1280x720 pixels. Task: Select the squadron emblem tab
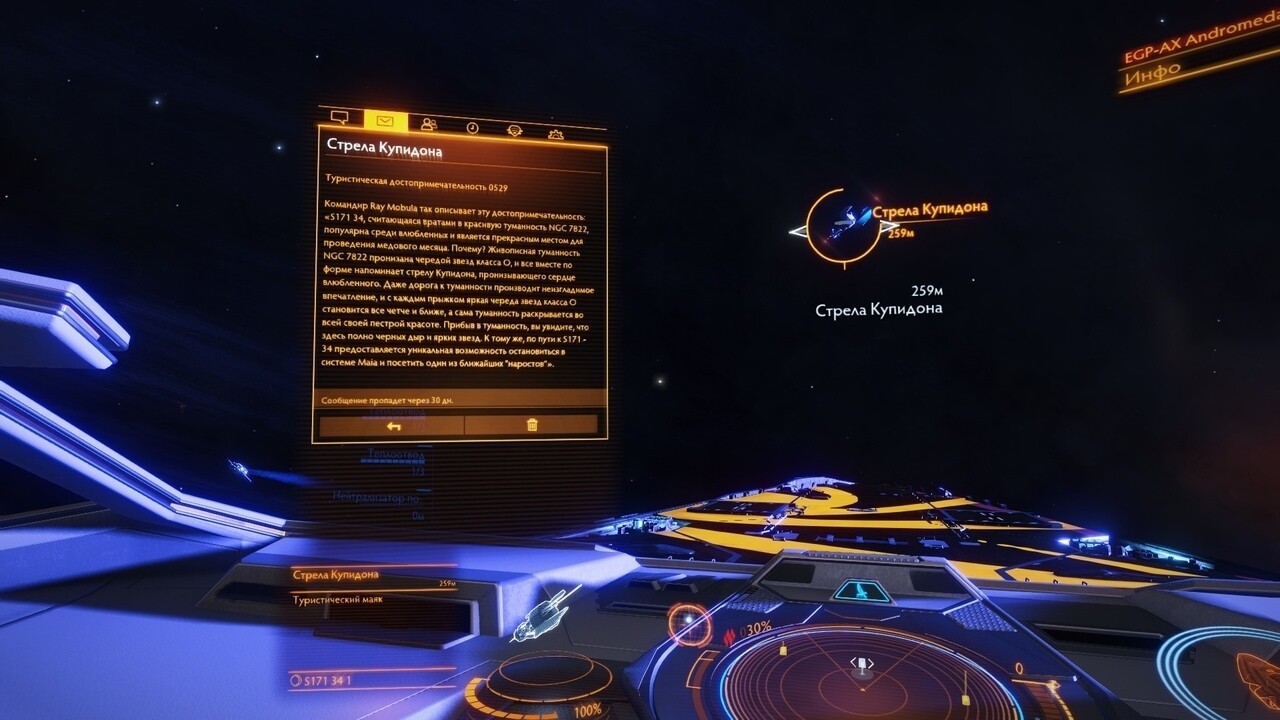(x=514, y=130)
